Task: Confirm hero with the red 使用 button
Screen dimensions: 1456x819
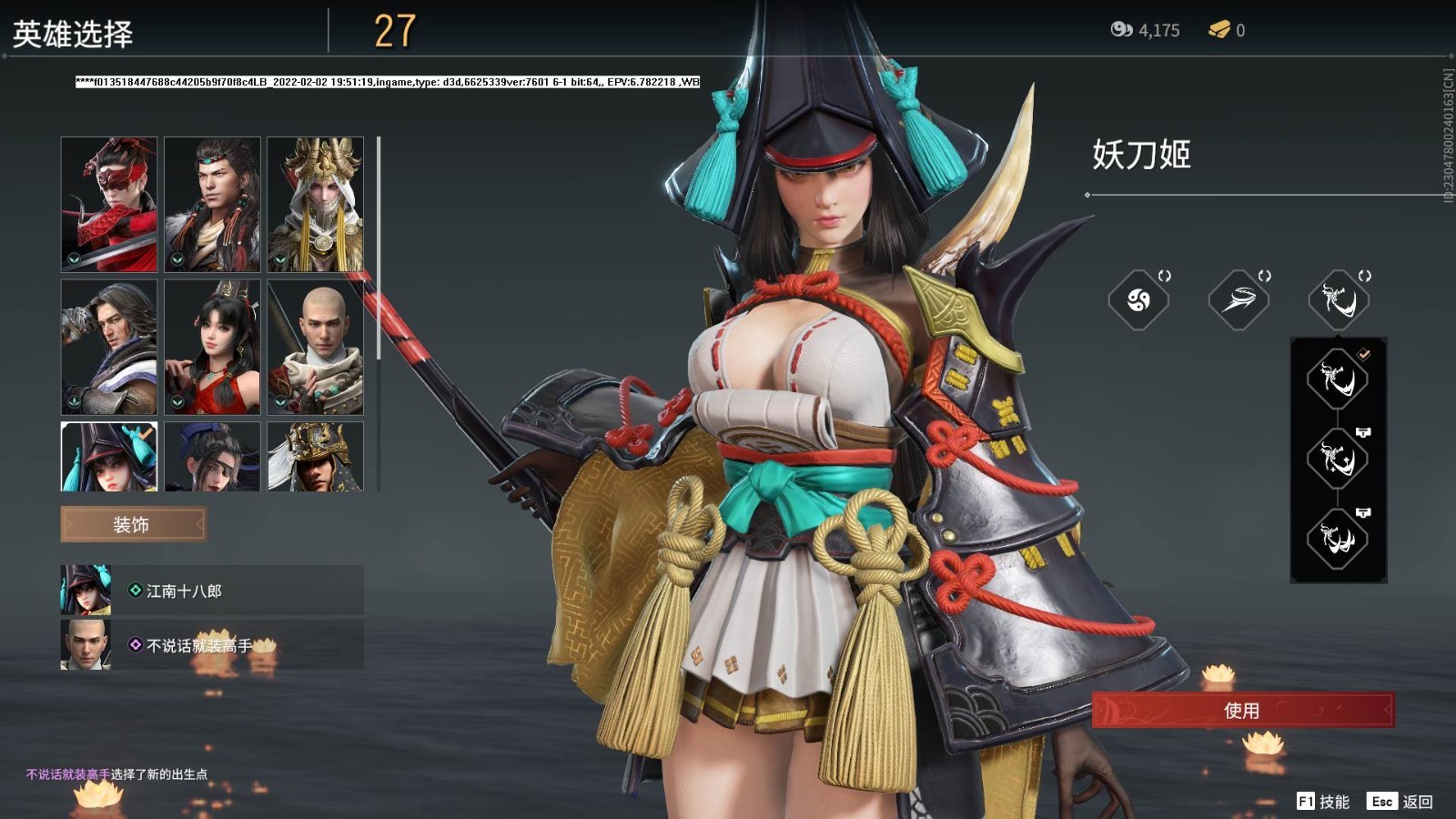Action: coord(1242,710)
